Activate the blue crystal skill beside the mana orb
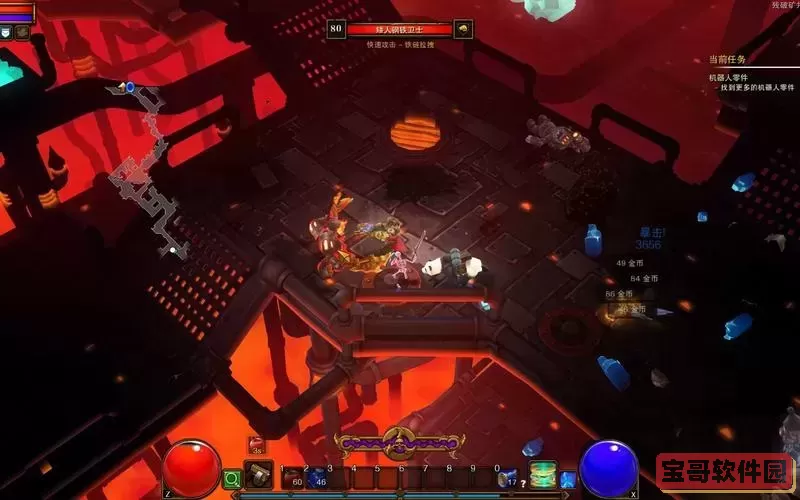This screenshot has height=500, width=800. (567, 479)
